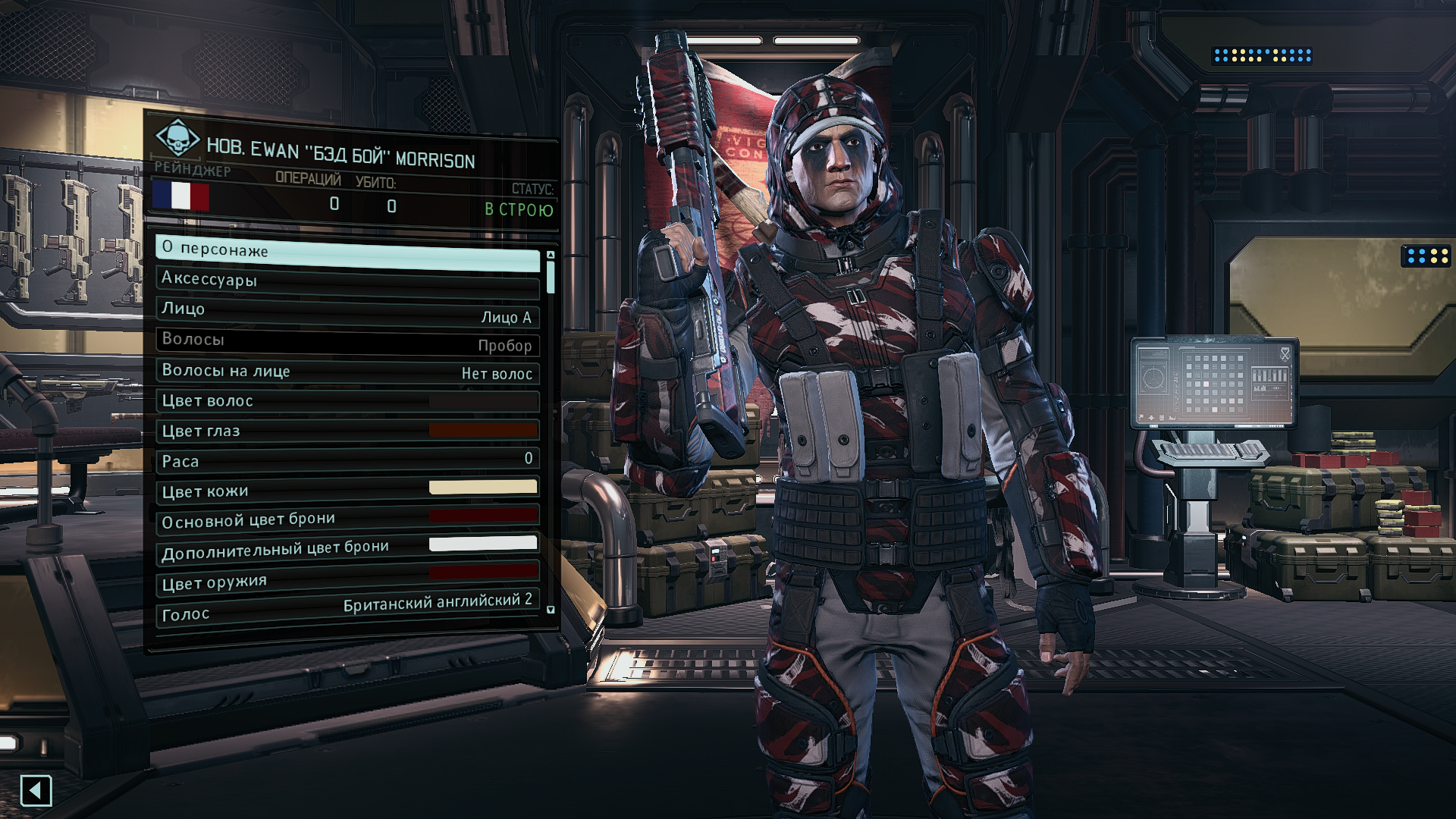Open the Цвет оружия setting
Screen dimensions: 1456x819
(x=347, y=579)
